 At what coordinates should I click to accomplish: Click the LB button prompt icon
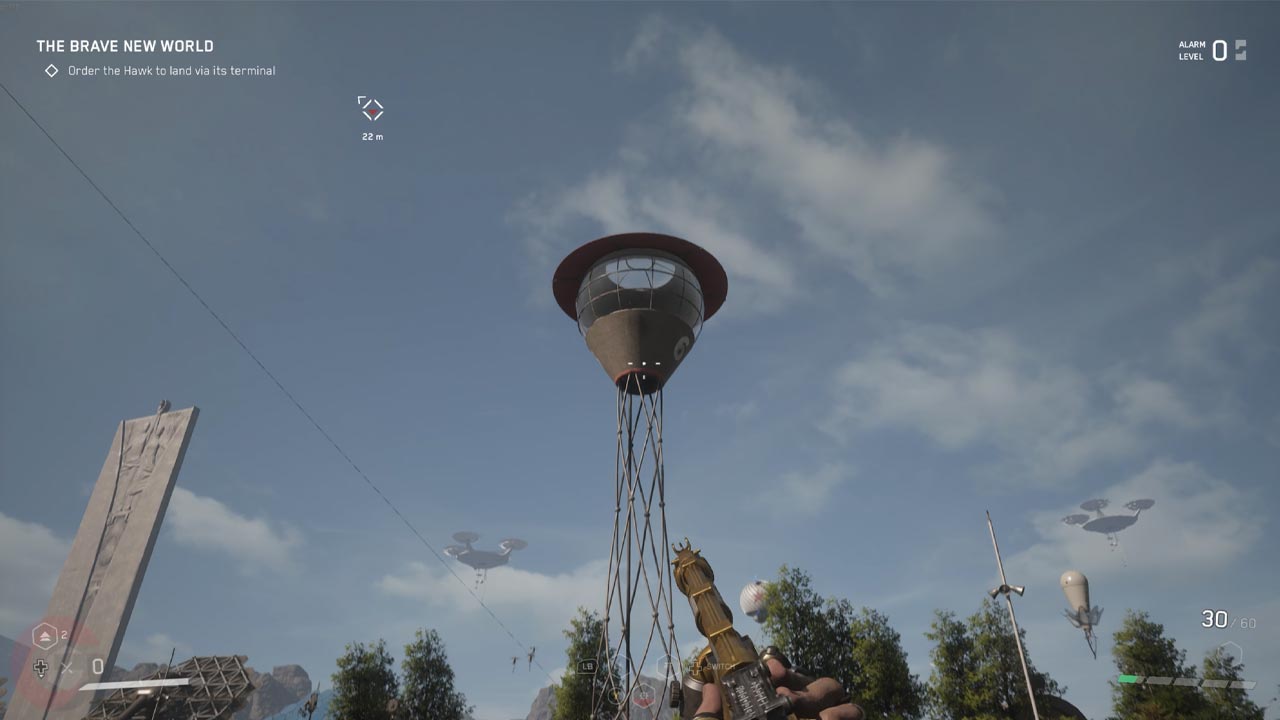588,666
